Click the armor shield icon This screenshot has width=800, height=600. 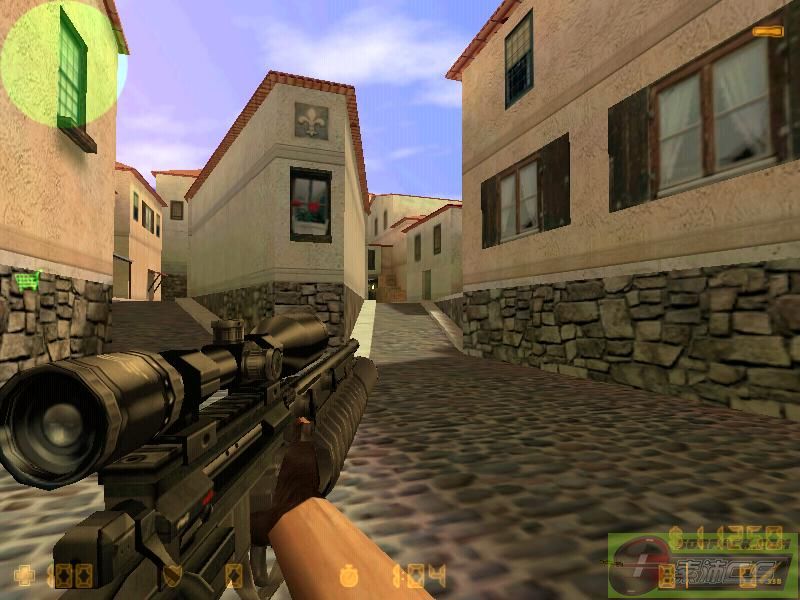[171, 575]
